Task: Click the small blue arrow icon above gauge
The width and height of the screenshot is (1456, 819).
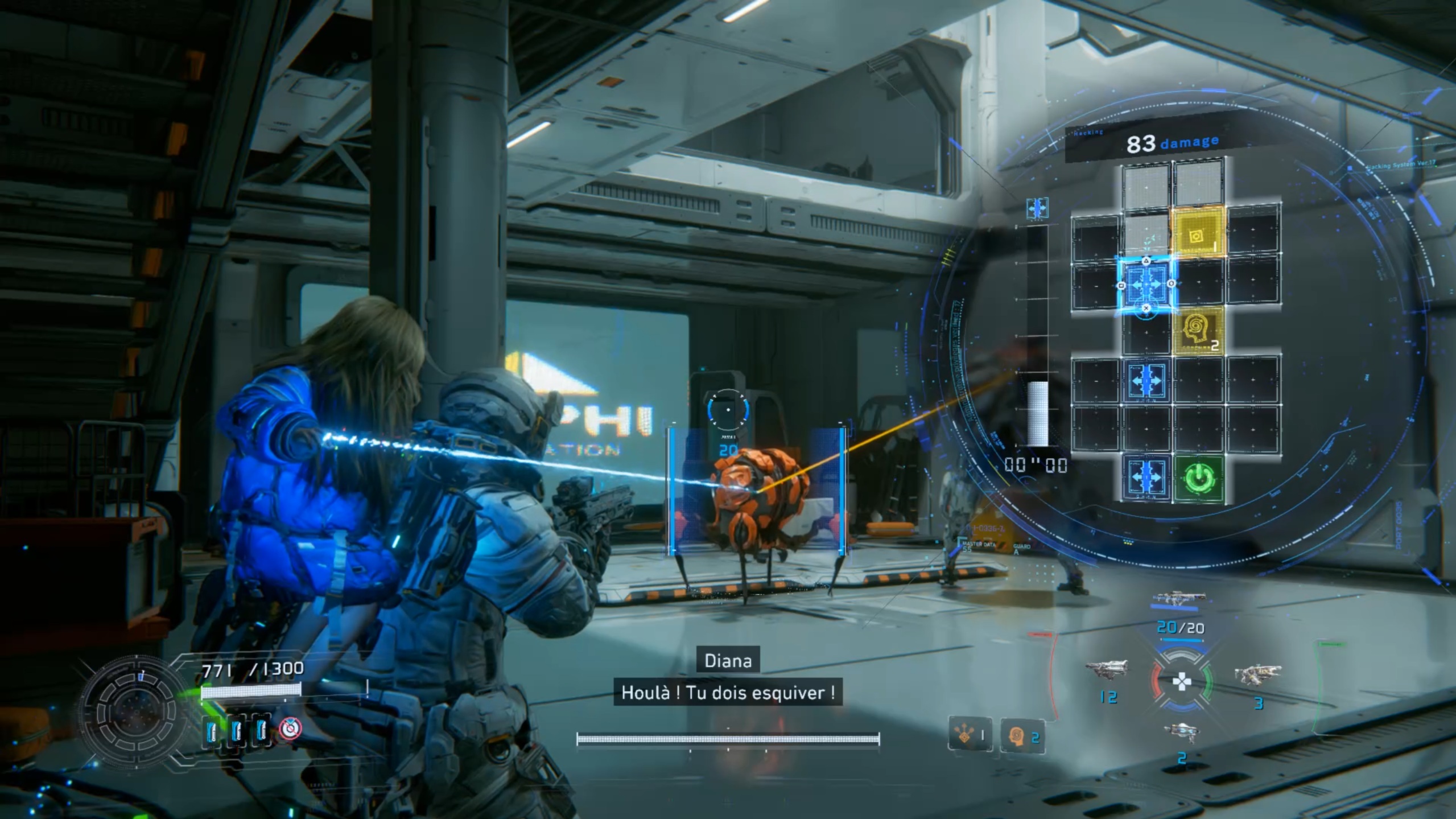Action: pos(1037,208)
